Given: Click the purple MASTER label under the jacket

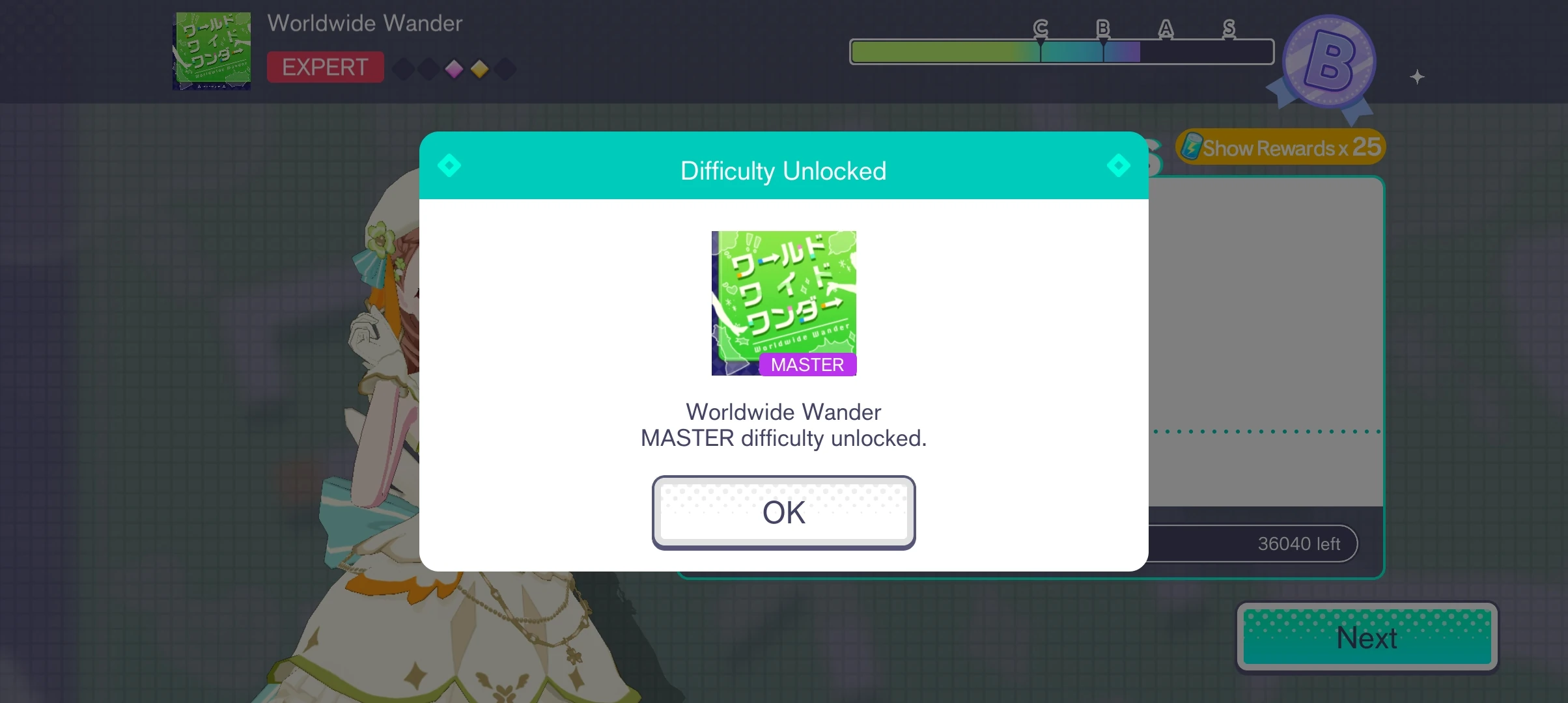Looking at the screenshot, I should 807,365.
